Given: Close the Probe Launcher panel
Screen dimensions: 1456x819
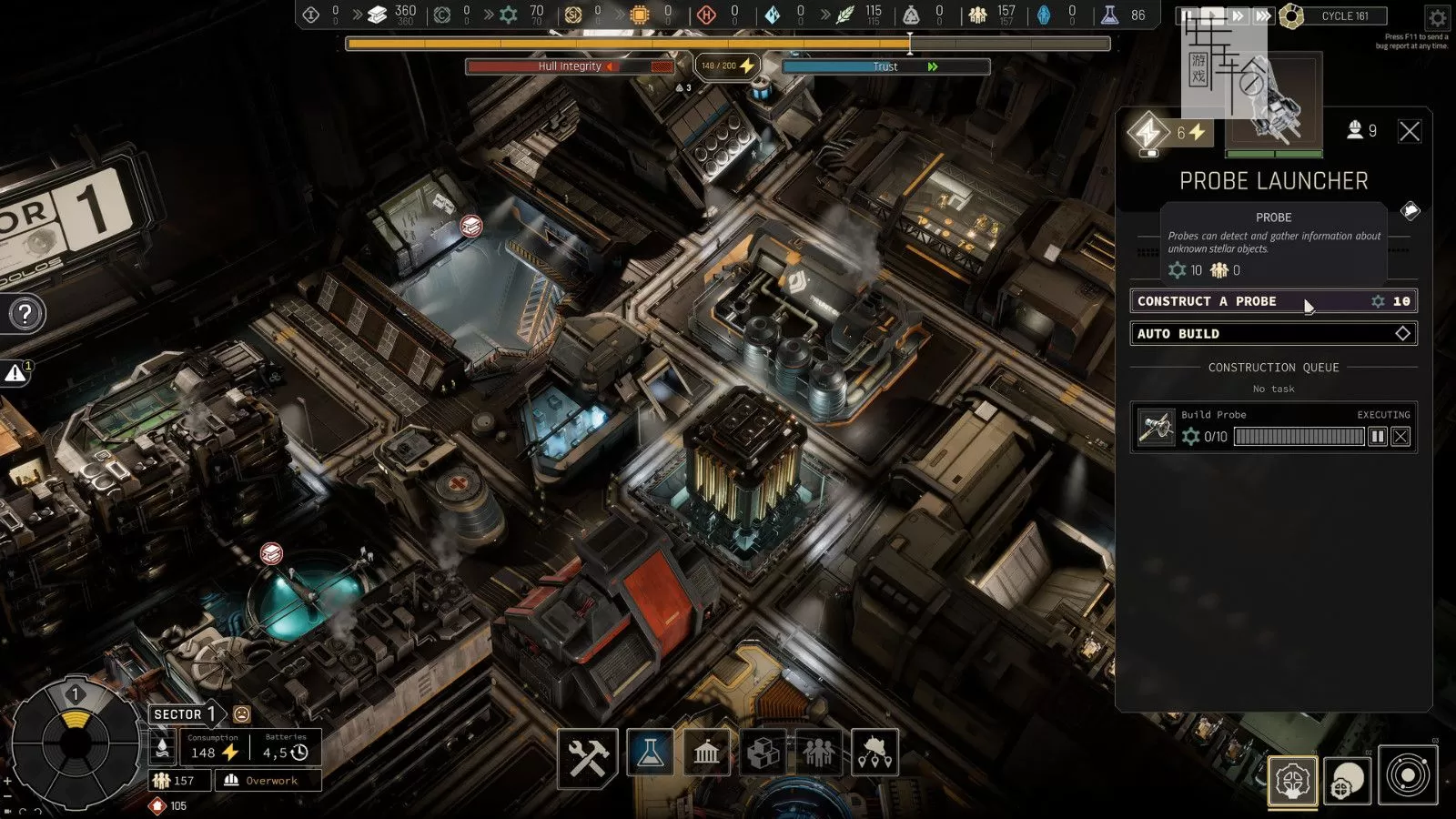Looking at the screenshot, I should pyautogui.click(x=1409, y=131).
